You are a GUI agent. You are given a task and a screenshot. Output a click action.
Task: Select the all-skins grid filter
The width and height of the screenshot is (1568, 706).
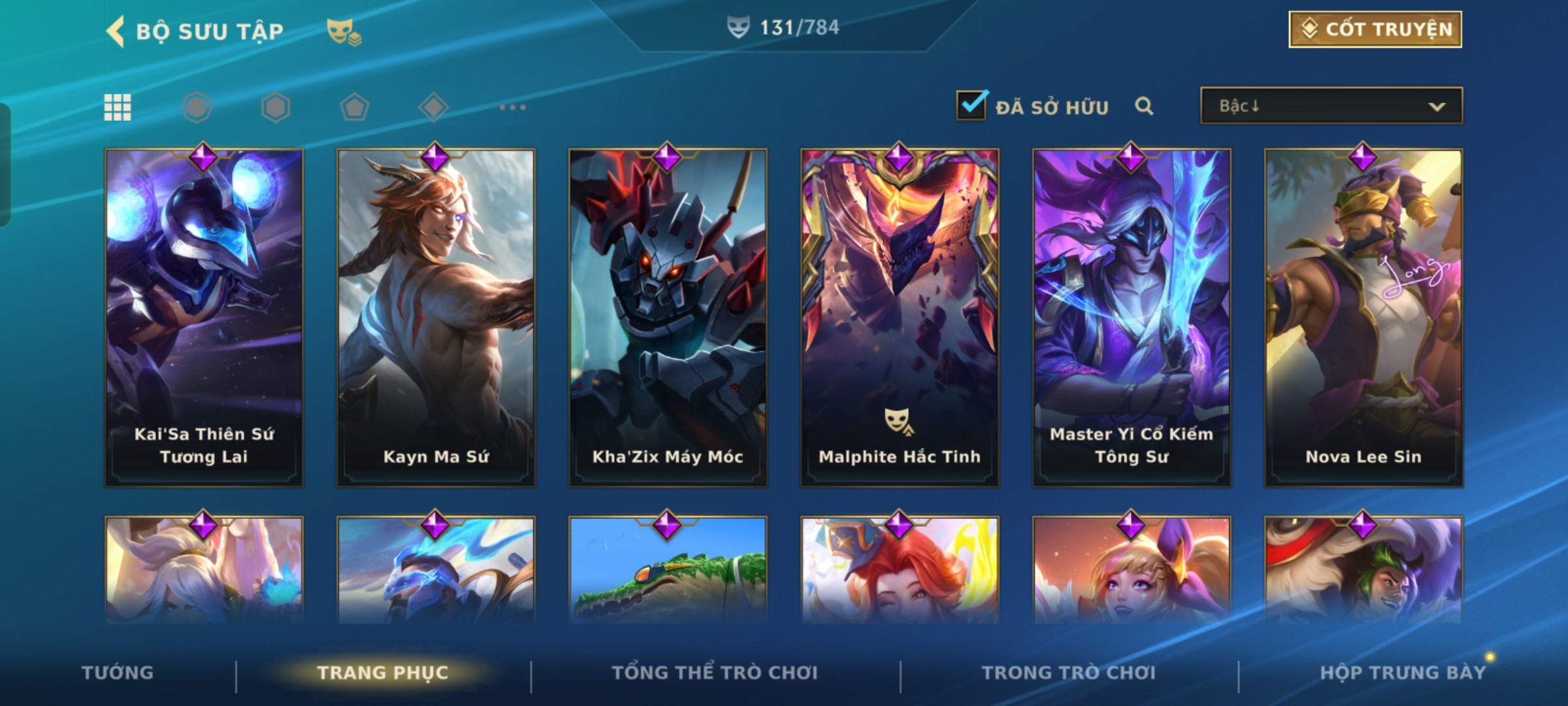(118, 107)
